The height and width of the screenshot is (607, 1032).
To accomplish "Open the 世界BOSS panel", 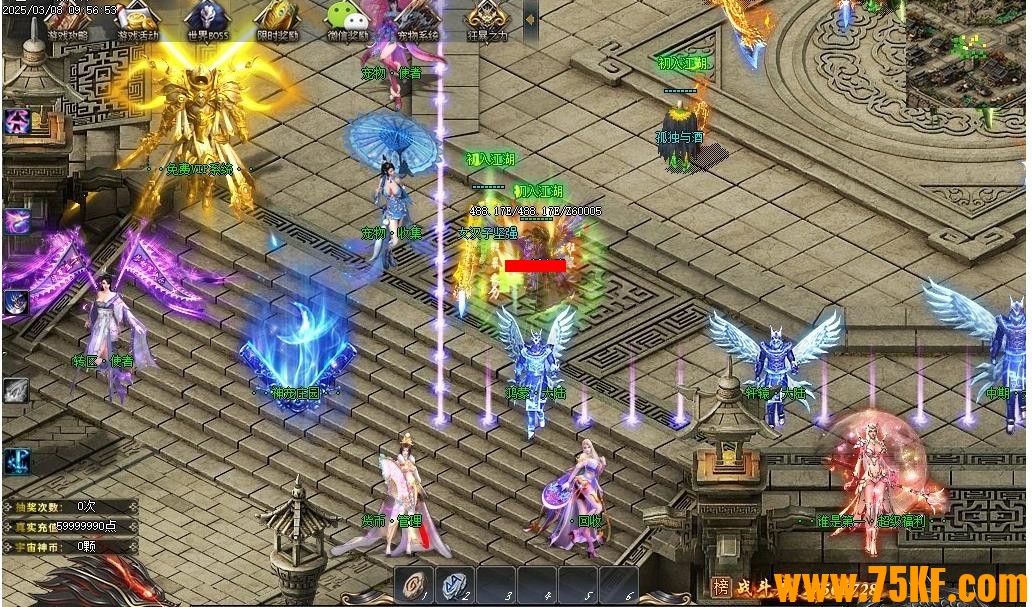I will point(207,20).
